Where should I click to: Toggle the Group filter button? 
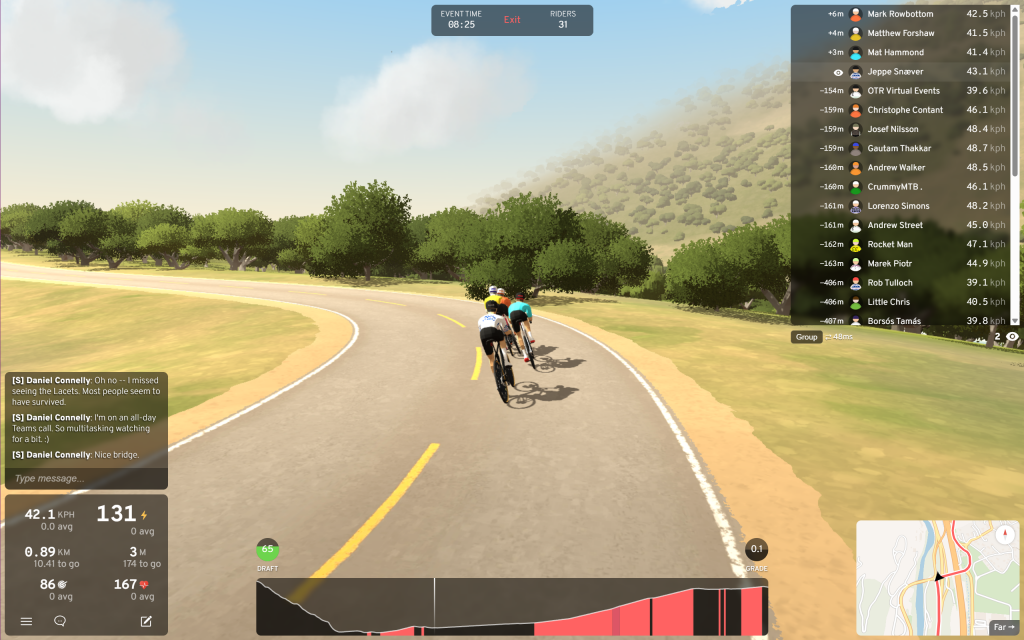click(807, 337)
